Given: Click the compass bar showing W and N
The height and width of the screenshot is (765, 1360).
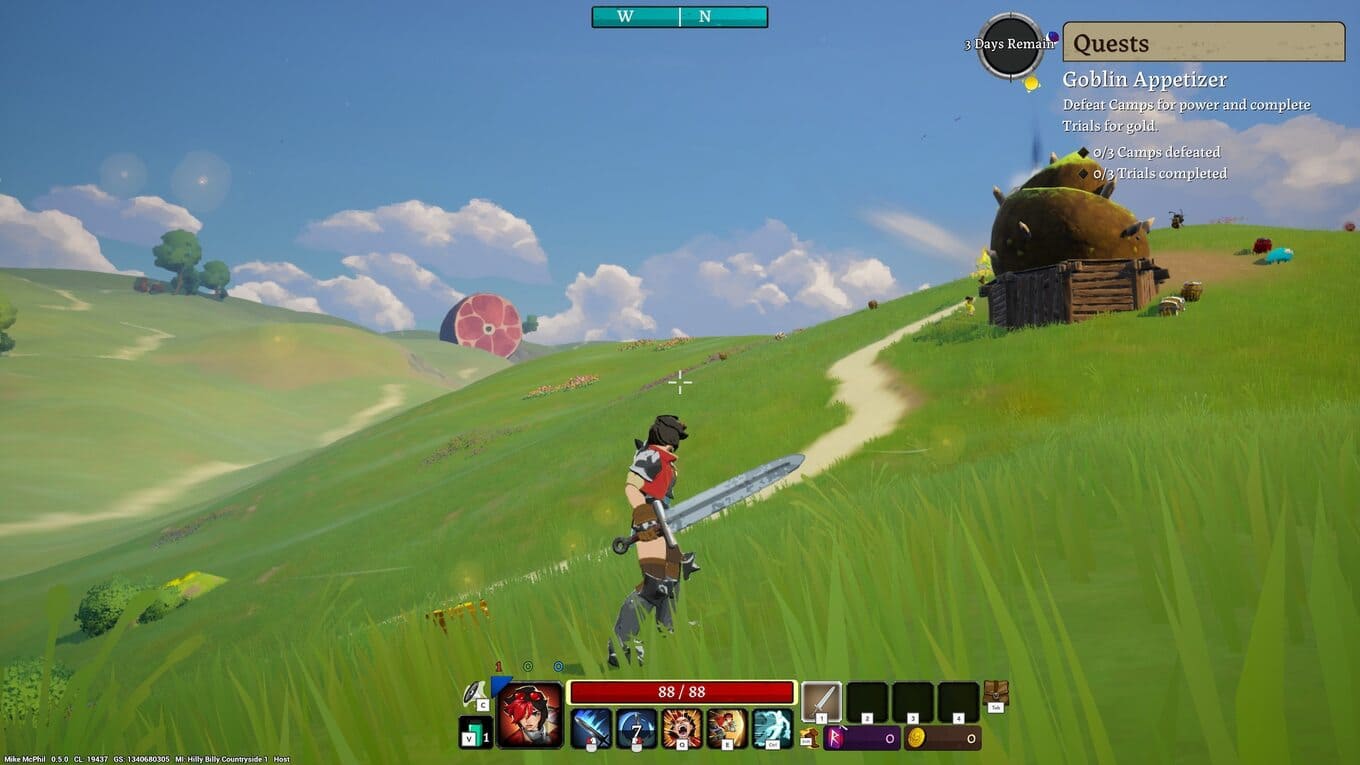Looking at the screenshot, I should (x=679, y=17).
